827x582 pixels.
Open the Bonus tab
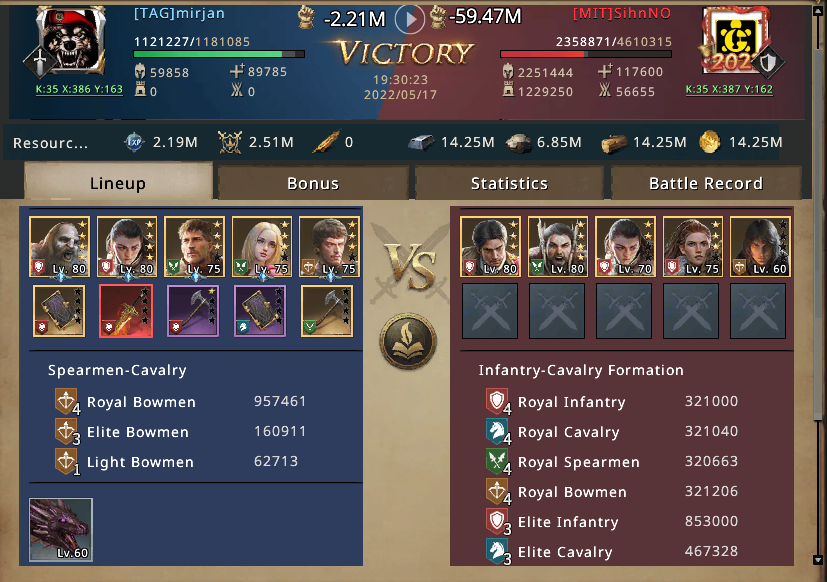(x=313, y=183)
